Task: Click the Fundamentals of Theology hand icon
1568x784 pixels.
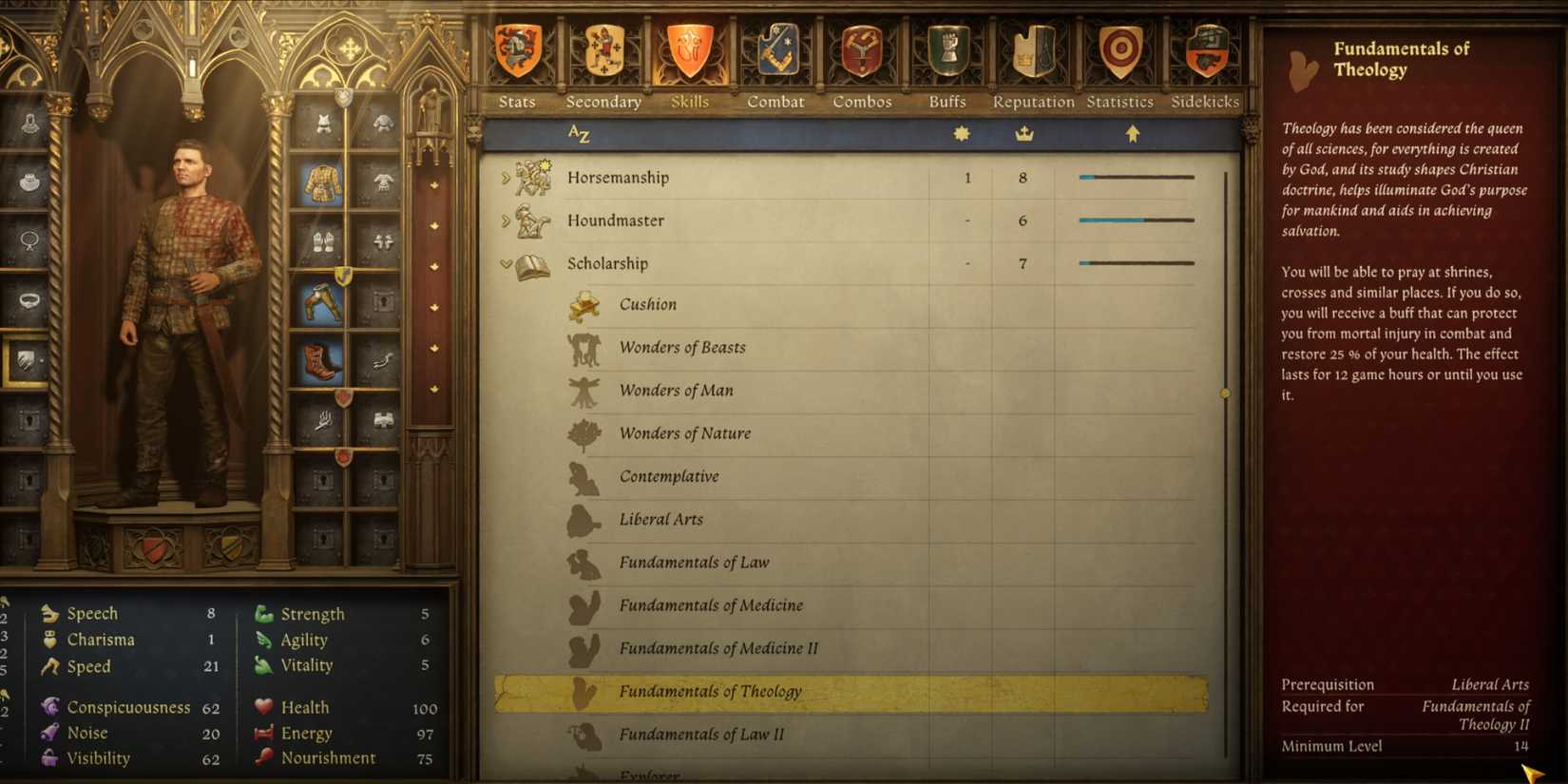Action: (583, 691)
